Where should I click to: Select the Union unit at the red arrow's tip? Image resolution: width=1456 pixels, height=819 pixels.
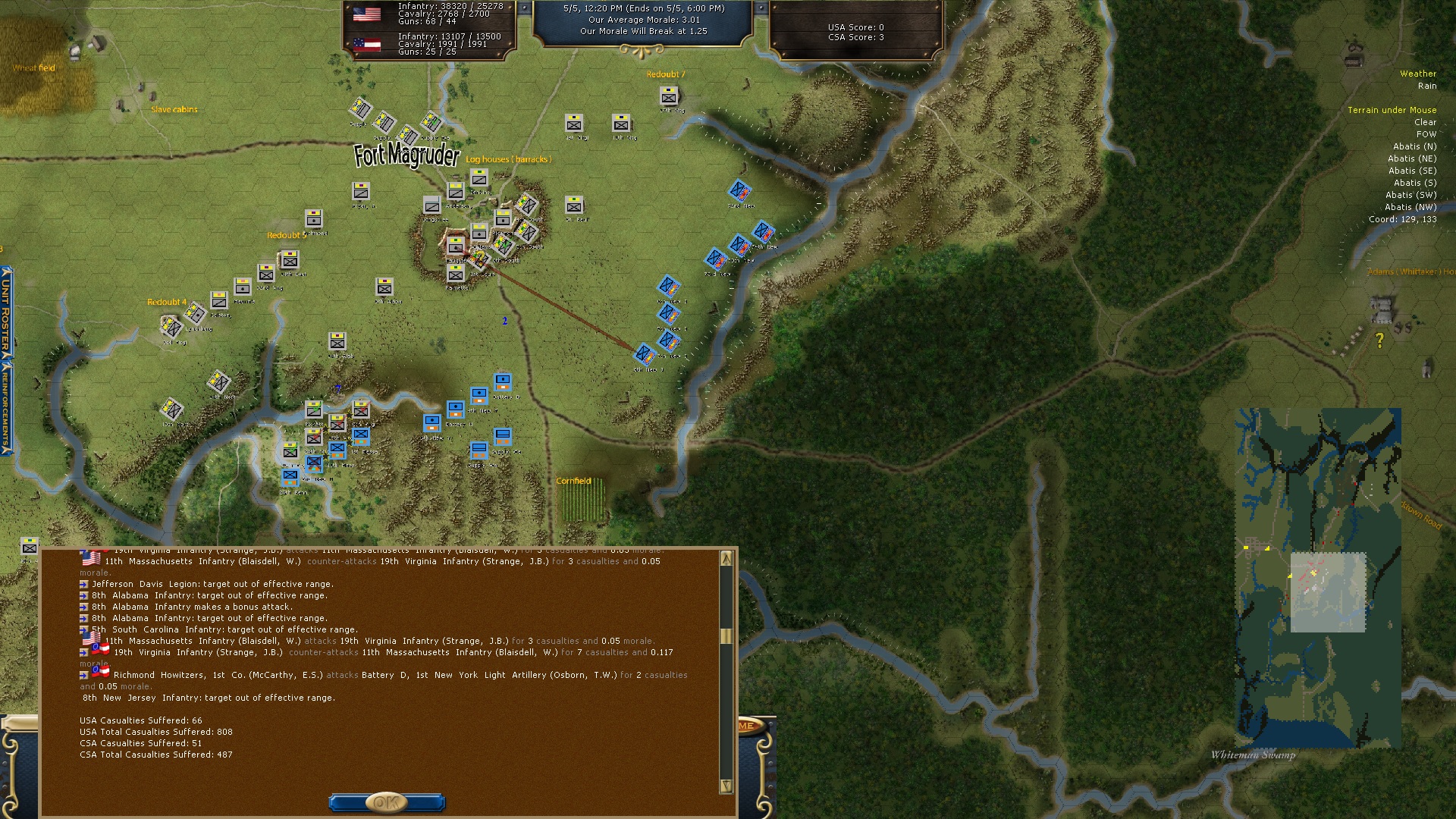[645, 354]
